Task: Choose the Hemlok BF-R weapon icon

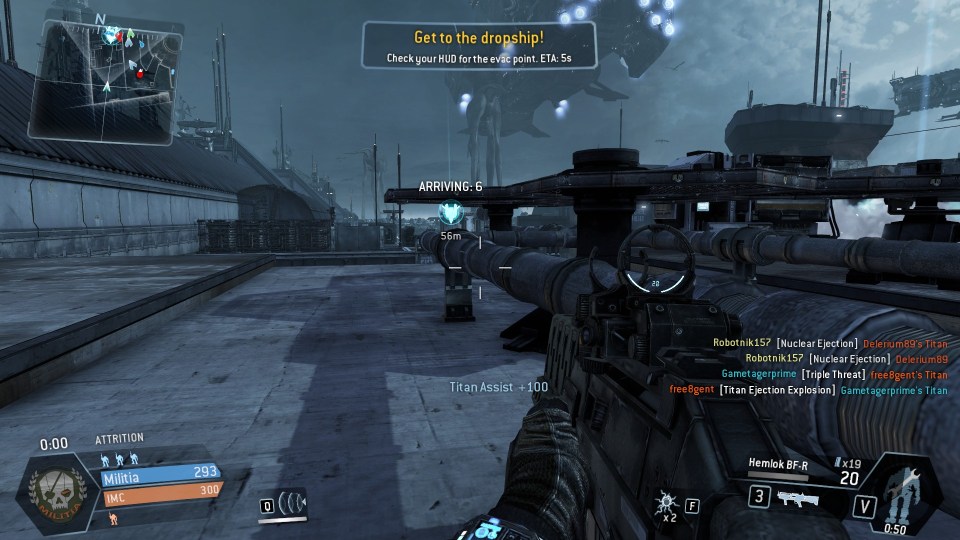Action: tap(798, 497)
